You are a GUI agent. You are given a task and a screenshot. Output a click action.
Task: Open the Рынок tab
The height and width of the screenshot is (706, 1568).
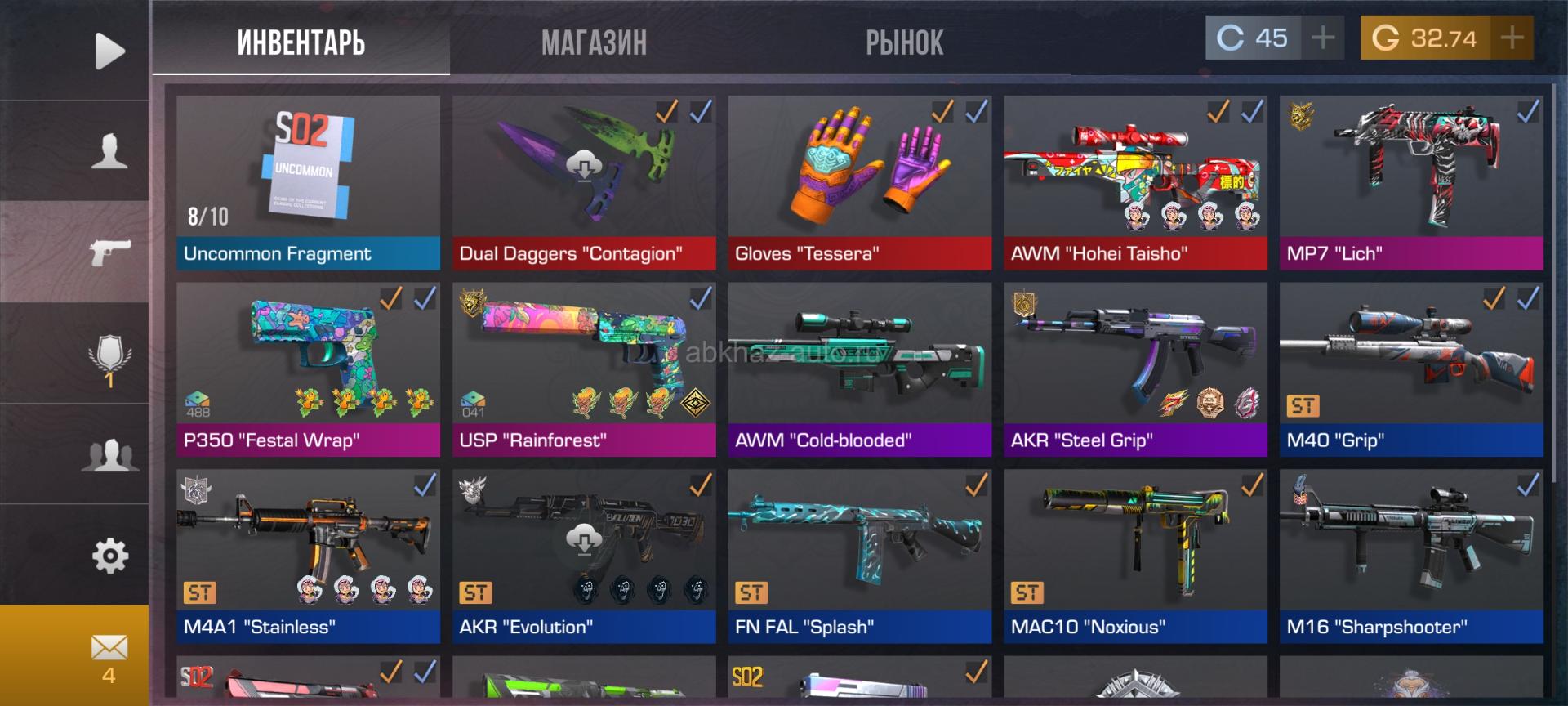[x=904, y=42]
